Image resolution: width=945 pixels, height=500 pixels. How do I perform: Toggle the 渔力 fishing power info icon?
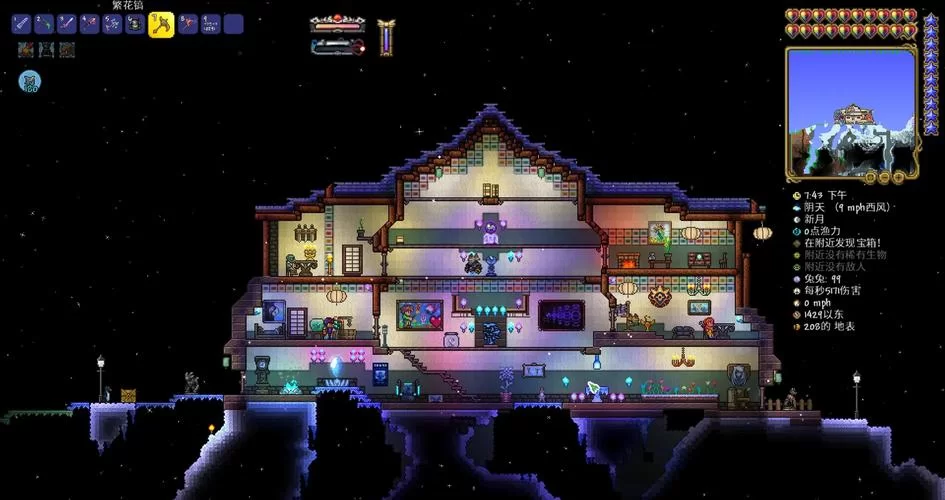click(x=797, y=231)
